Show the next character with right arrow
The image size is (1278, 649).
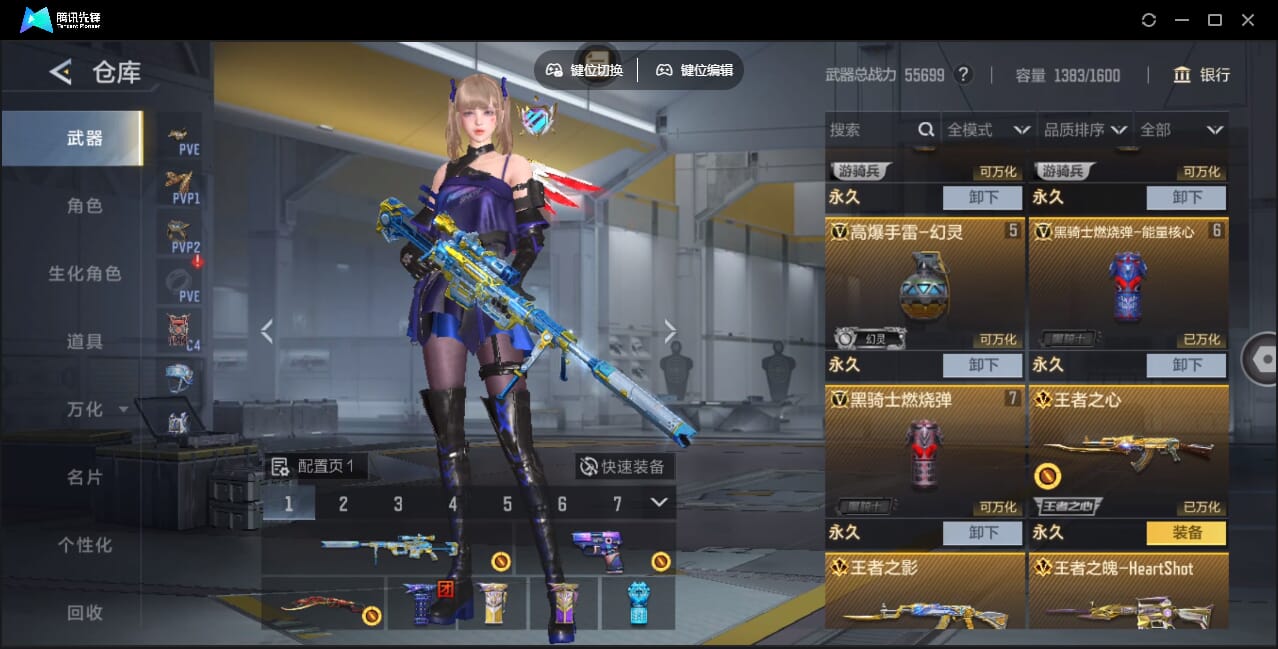[670, 332]
